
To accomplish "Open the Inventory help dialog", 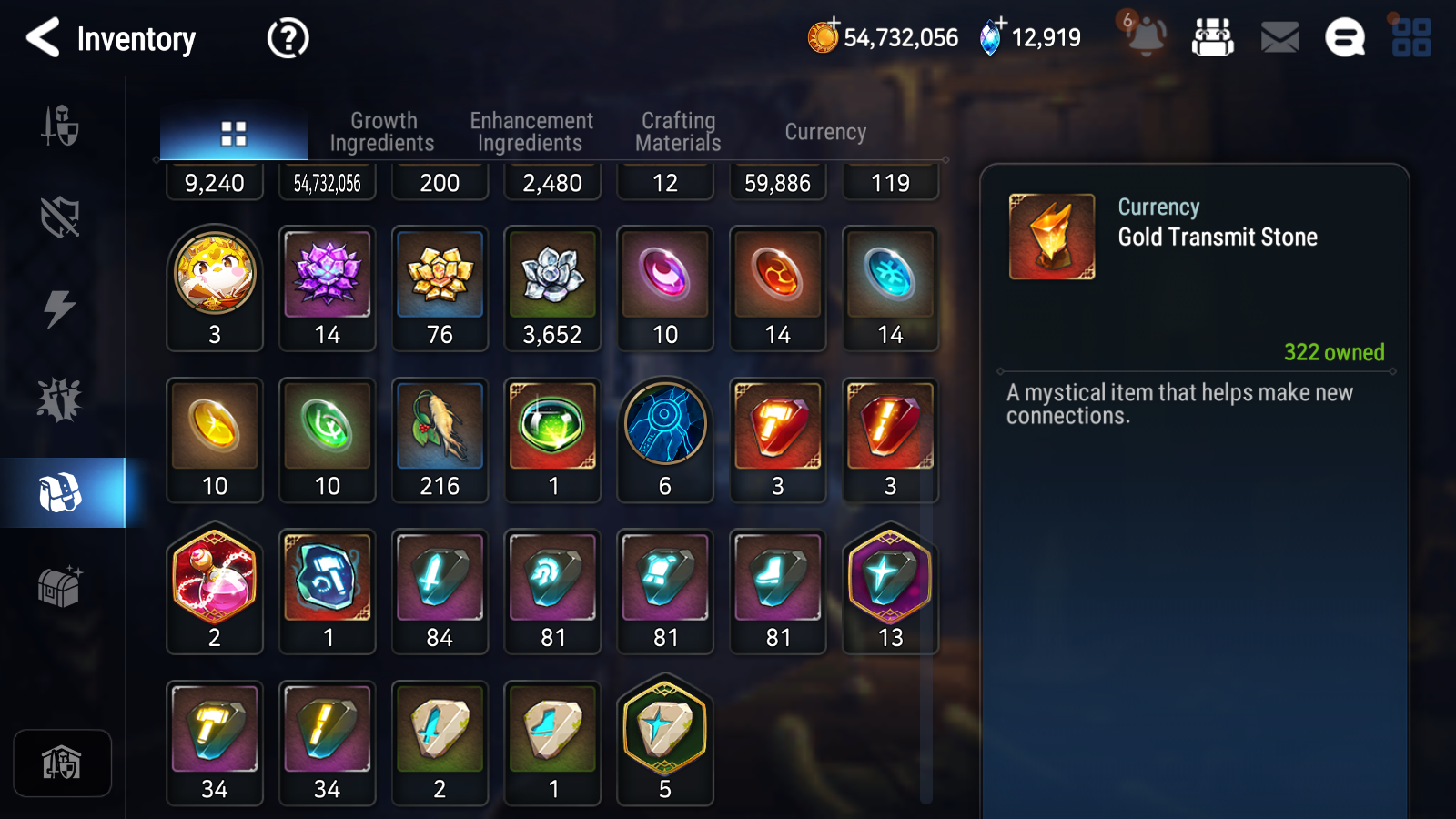I will pos(287,38).
